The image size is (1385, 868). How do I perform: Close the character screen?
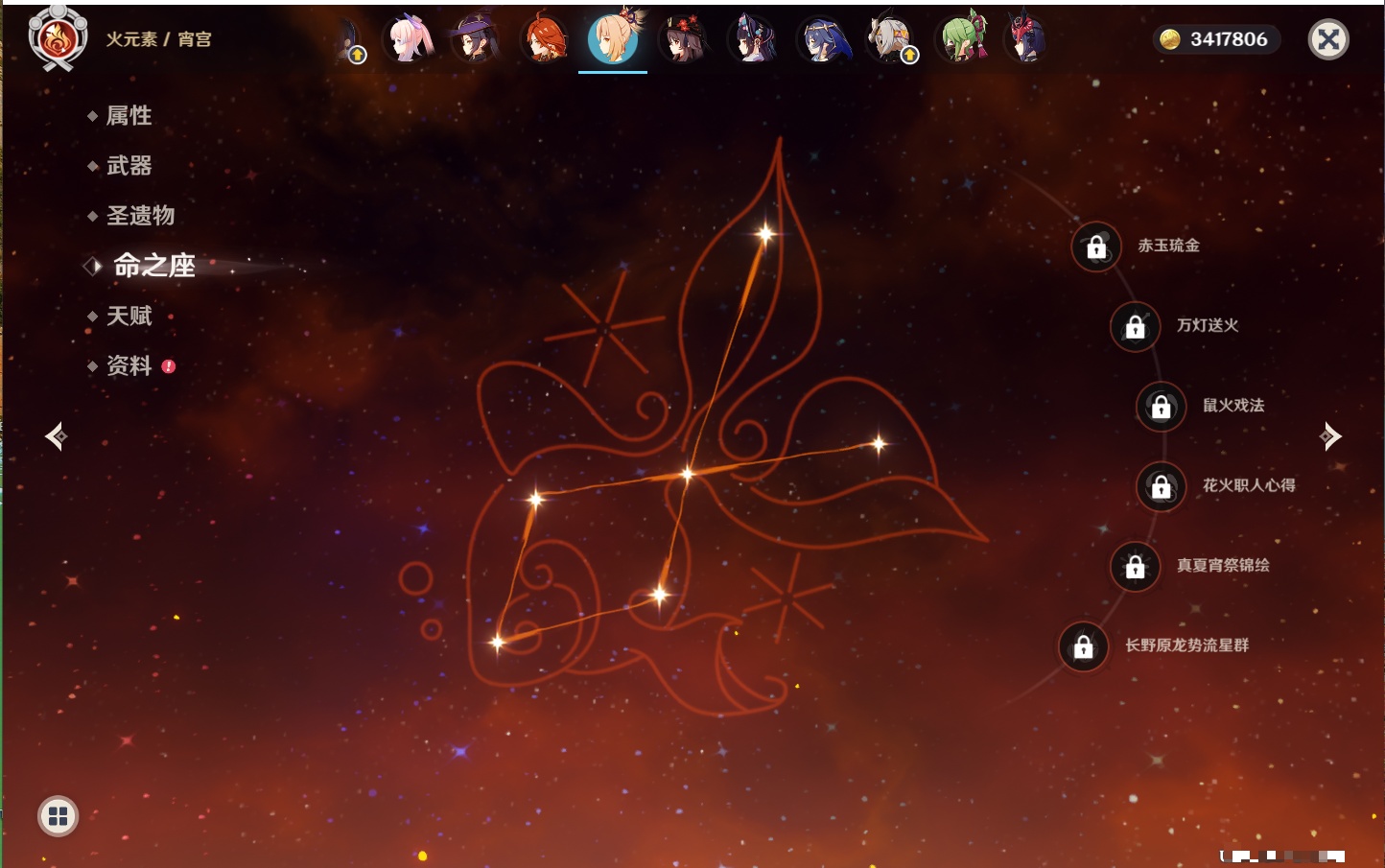tap(1328, 39)
